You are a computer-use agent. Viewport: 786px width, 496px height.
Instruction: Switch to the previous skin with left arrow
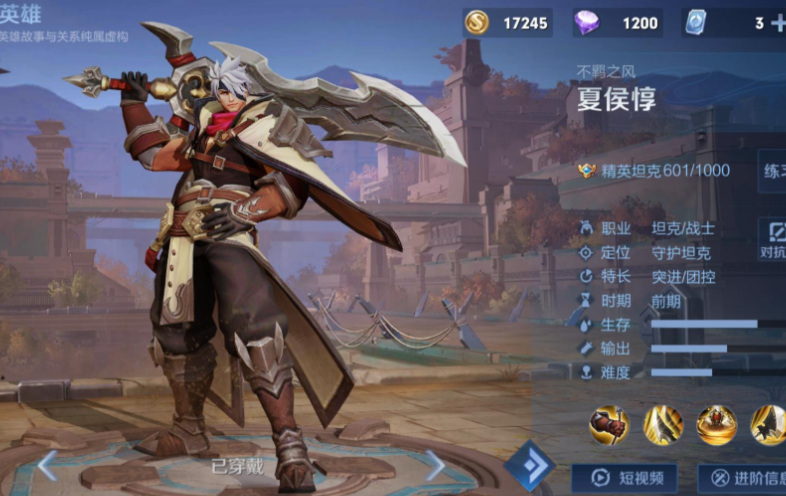pos(47,464)
